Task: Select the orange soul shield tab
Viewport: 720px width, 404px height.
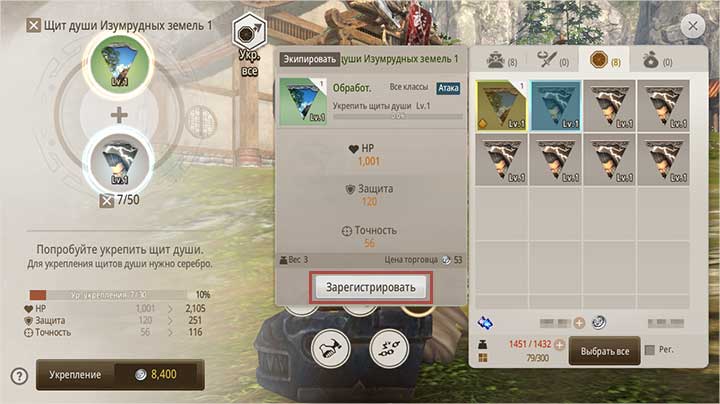Action: (602, 60)
